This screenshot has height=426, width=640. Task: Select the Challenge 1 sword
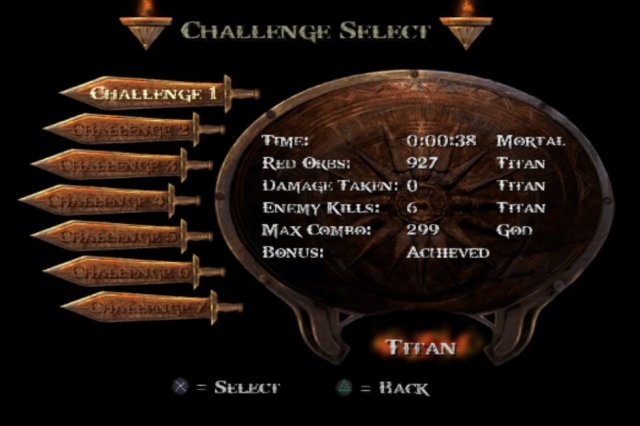pyautogui.click(x=153, y=94)
